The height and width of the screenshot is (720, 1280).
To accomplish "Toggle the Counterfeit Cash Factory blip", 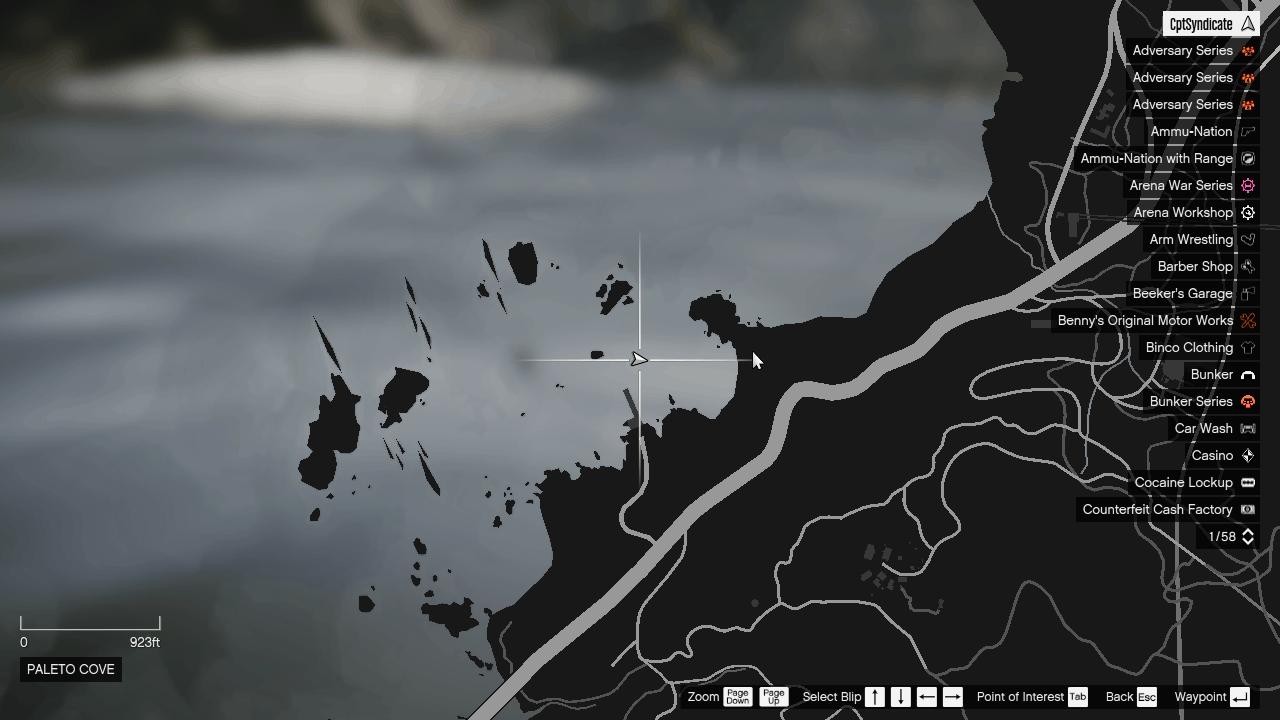I will (1247, 509).
